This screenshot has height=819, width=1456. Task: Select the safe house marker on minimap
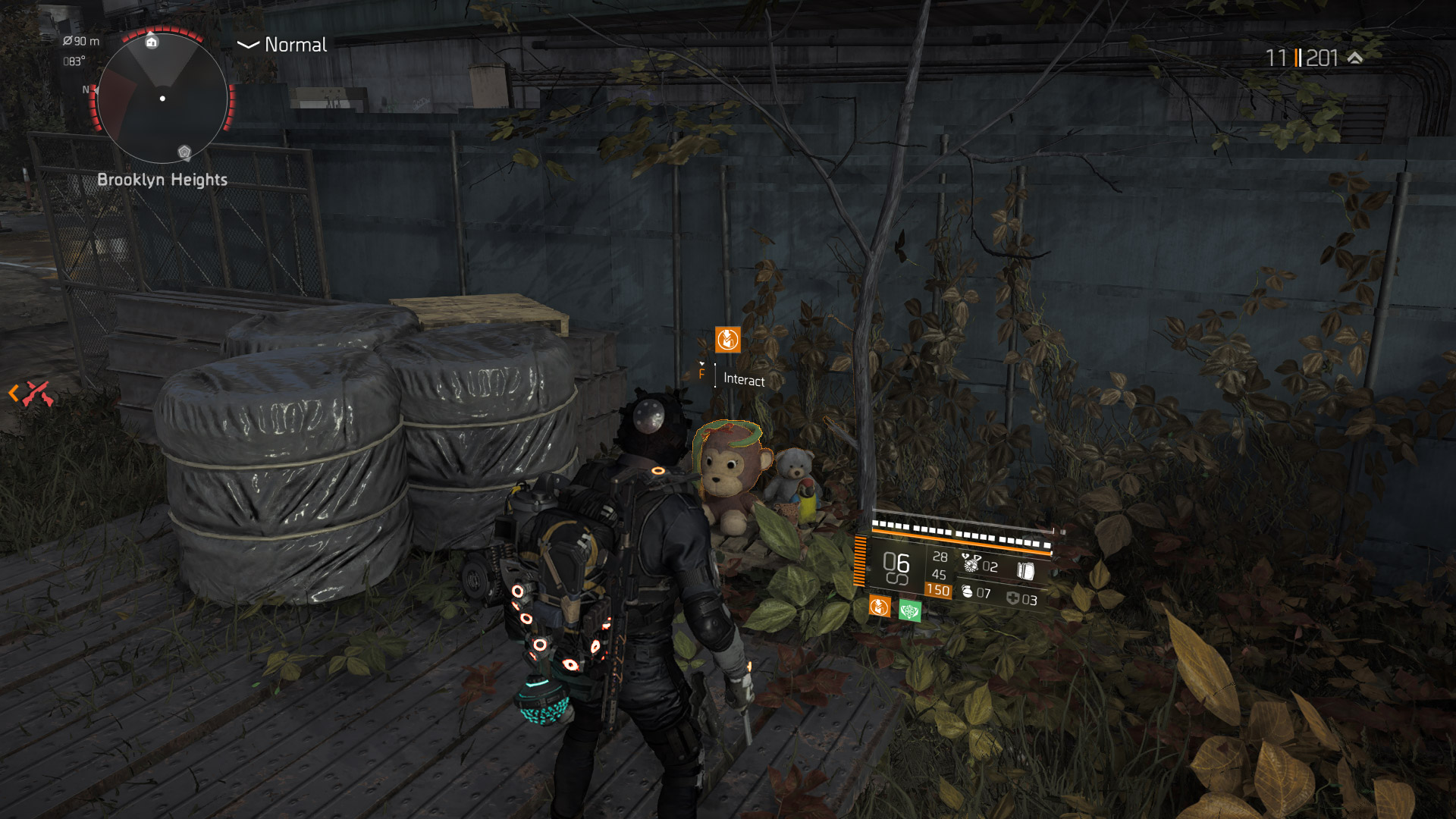pyautogui.click(x=152, y=42)
